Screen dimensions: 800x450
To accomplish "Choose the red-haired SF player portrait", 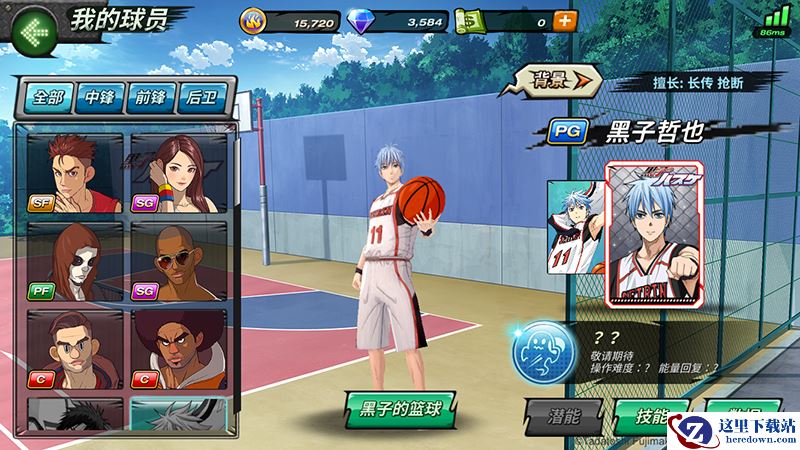I will pos(75,174).
